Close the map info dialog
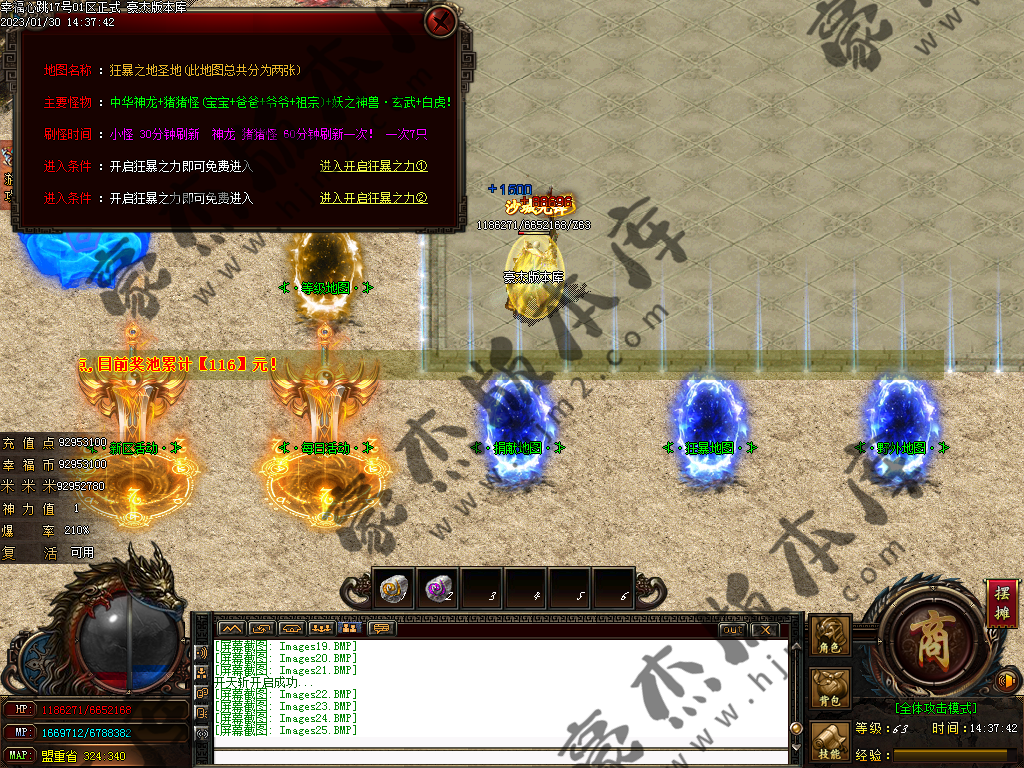The image size is (1024, 768). [440, 21]
